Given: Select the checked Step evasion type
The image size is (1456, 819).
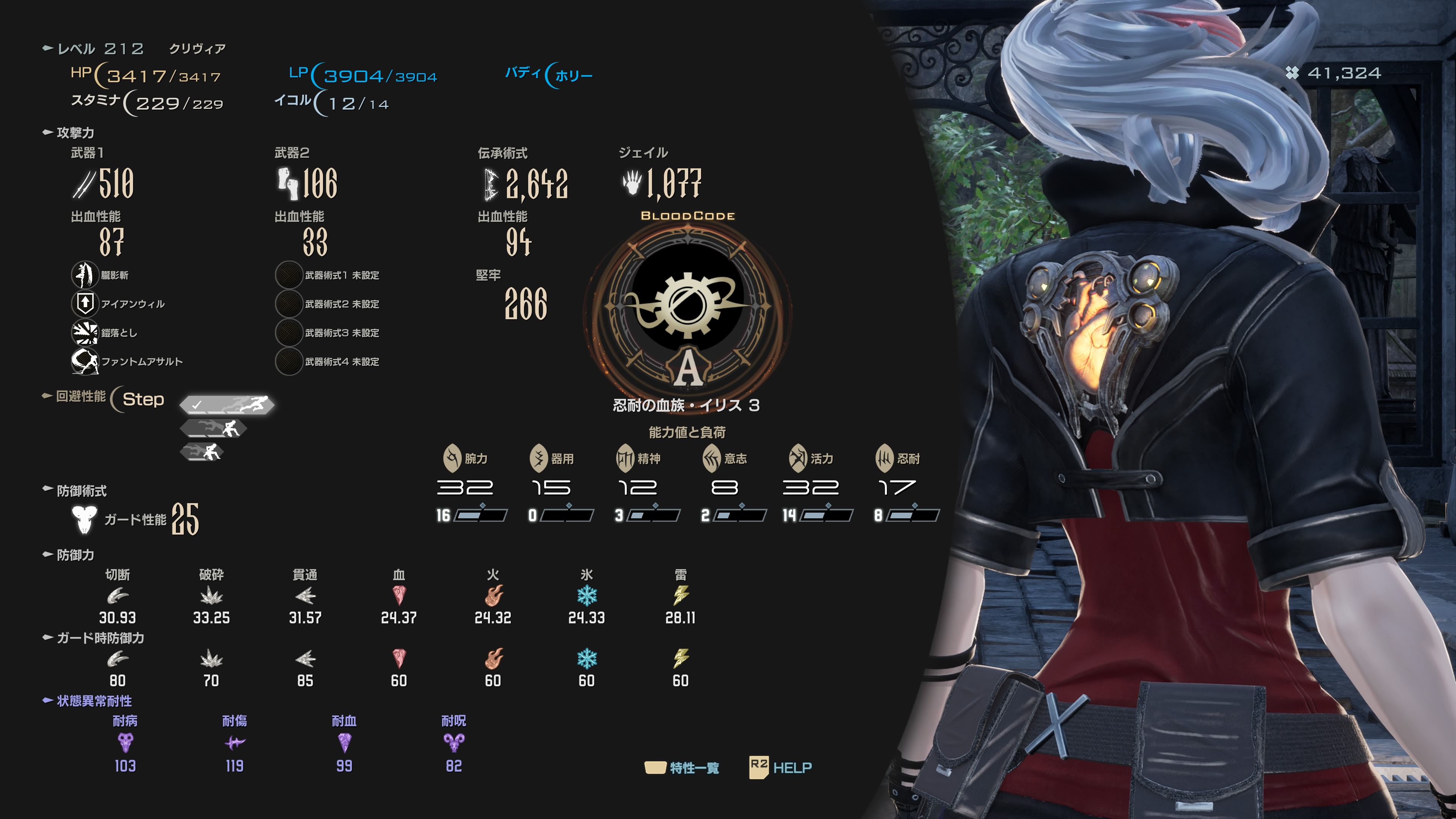Looking at the screenshot, I should (x=227, y=404).
